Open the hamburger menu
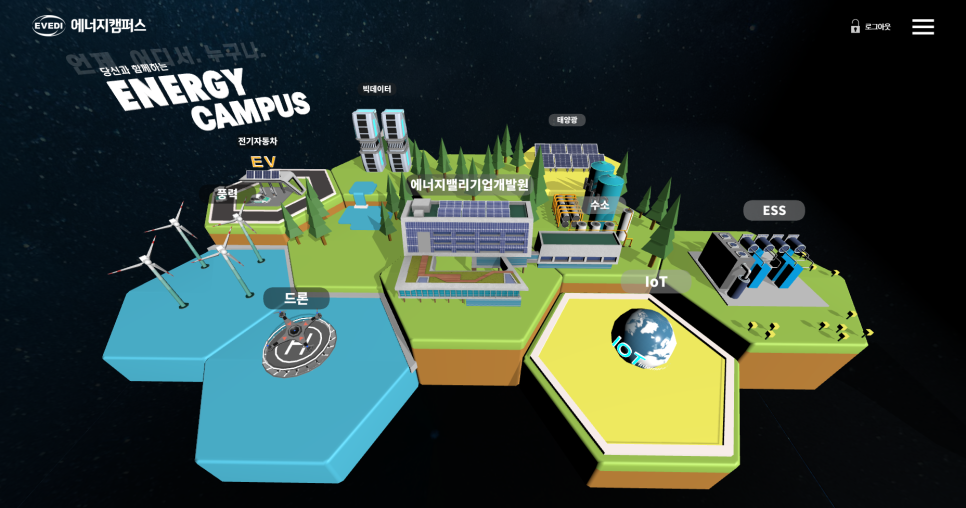The image size is (966, 508). coord(922,27)
